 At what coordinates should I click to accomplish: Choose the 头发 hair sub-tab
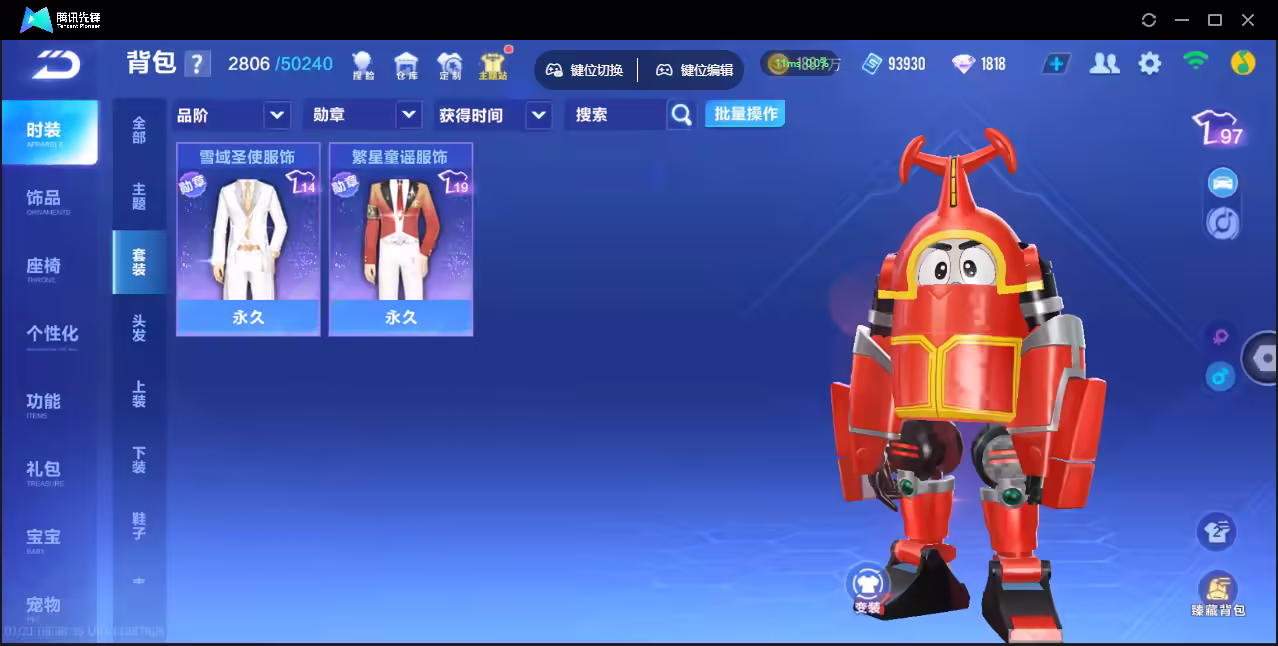tap(139, 328)
